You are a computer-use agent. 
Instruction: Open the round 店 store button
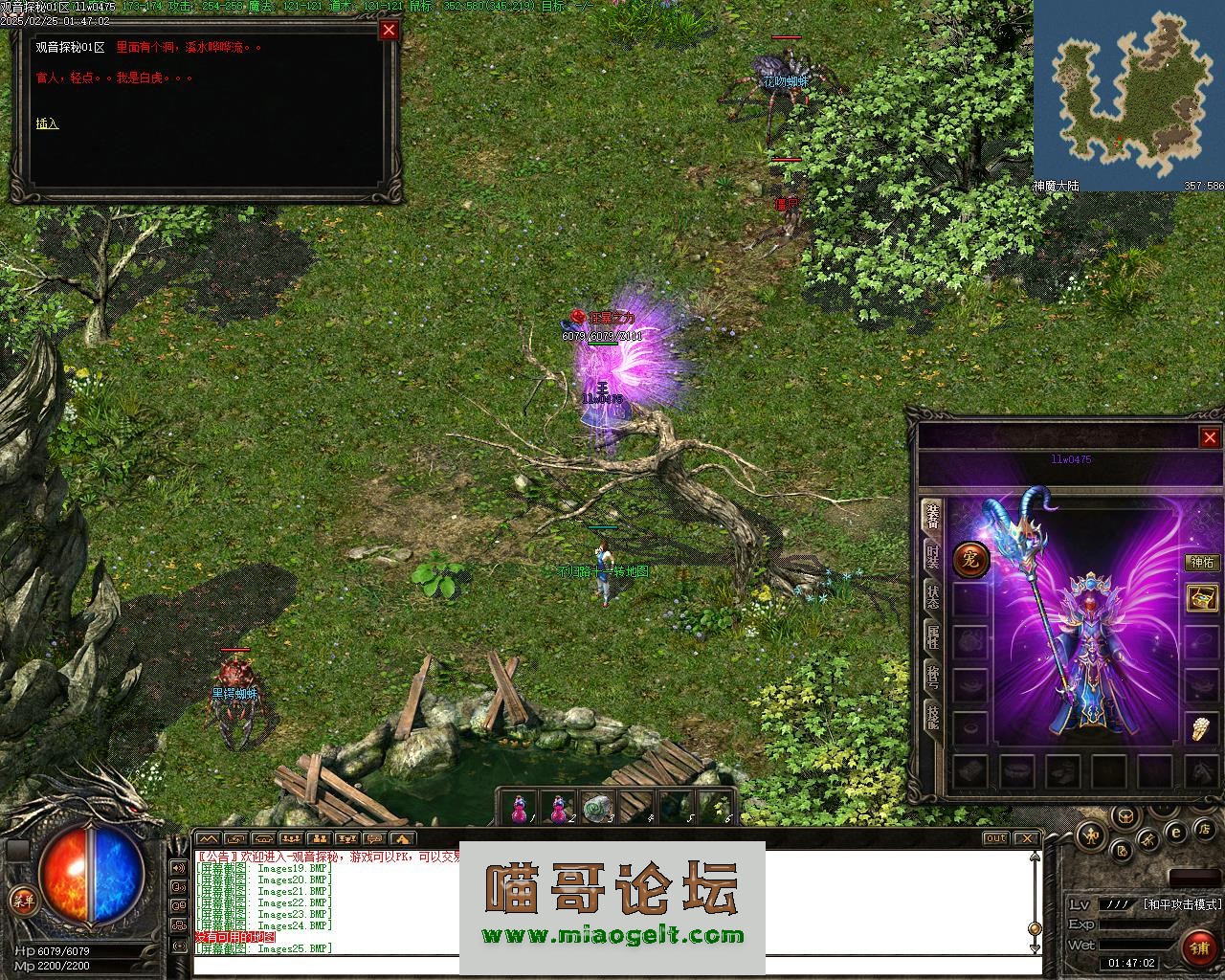coord(1205,828)
